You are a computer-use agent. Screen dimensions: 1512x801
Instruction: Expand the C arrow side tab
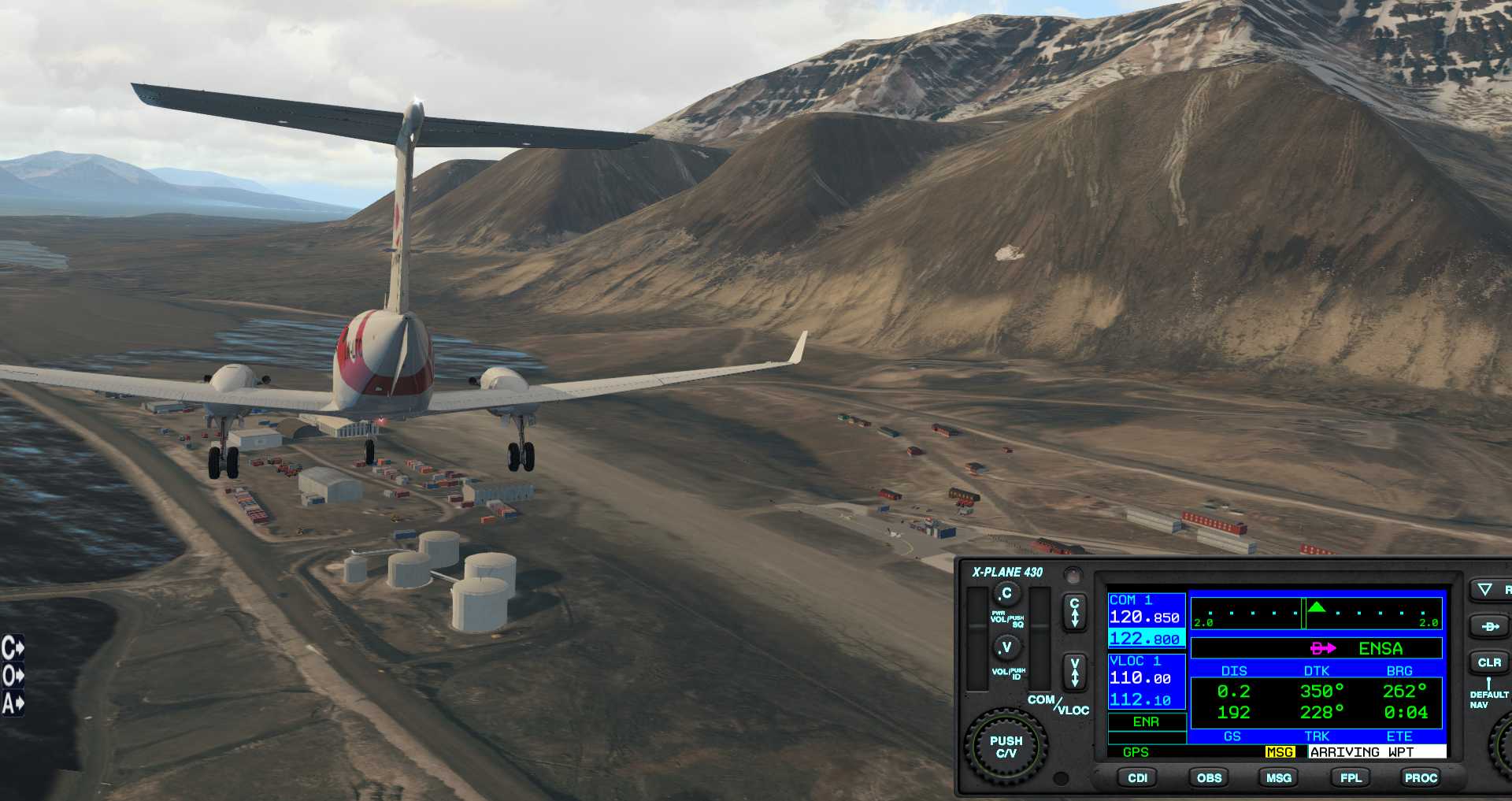tap(13, 648)
